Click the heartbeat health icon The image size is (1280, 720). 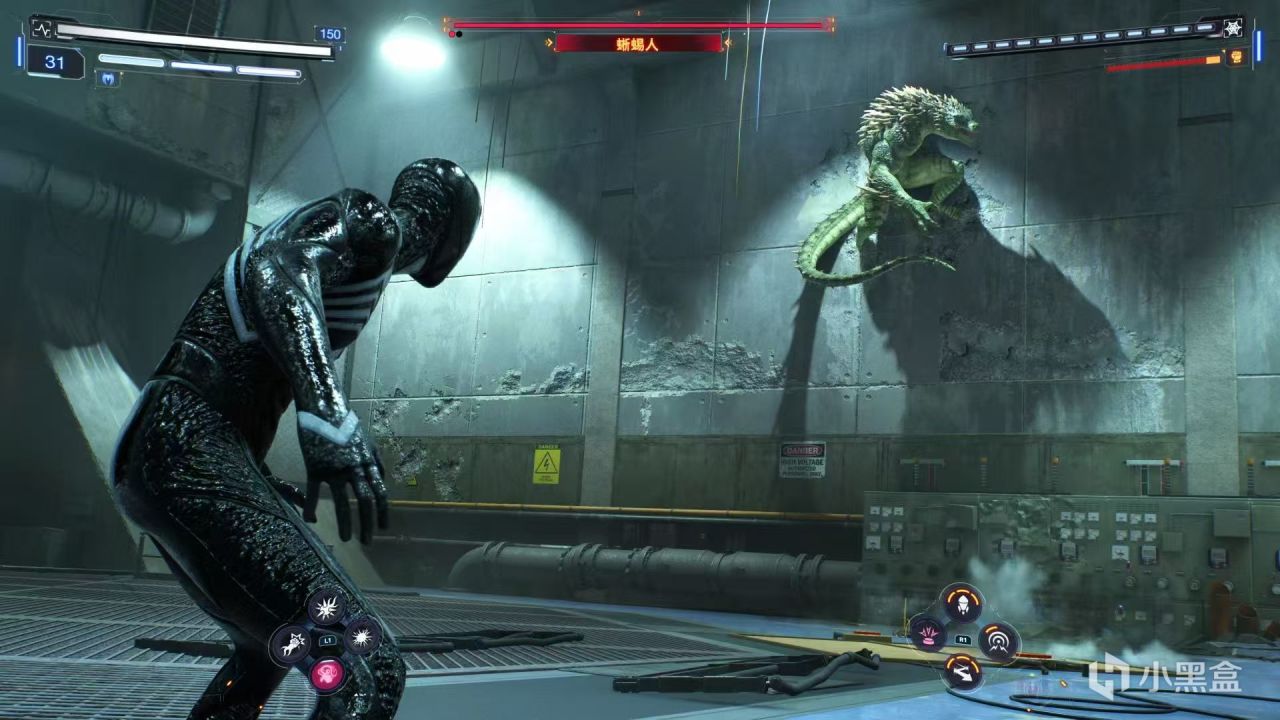(x=41, y=27)
